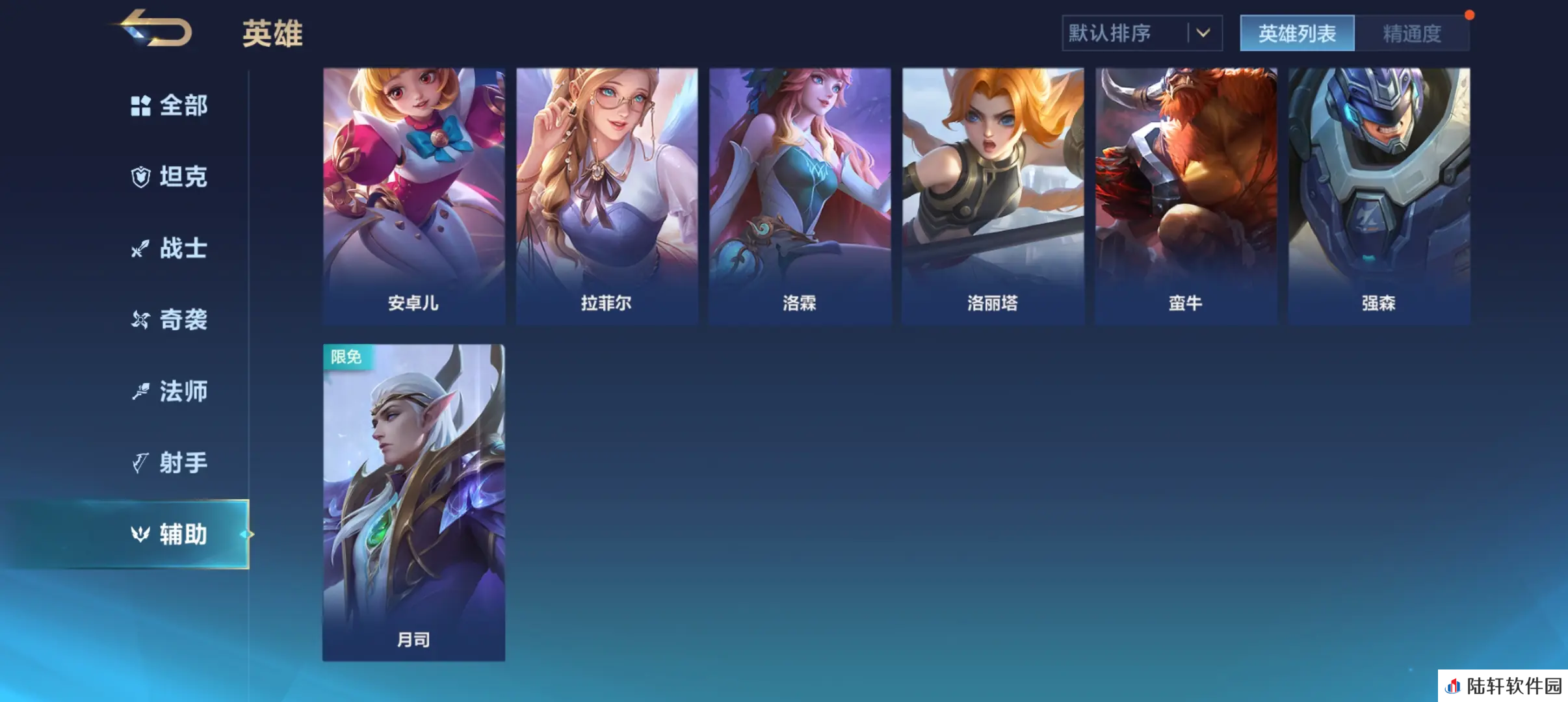Open the 默认排序 sort dropdown
Viewport: 1568px width, 702px height.
pyautogui.click(x=1142, y=33)
